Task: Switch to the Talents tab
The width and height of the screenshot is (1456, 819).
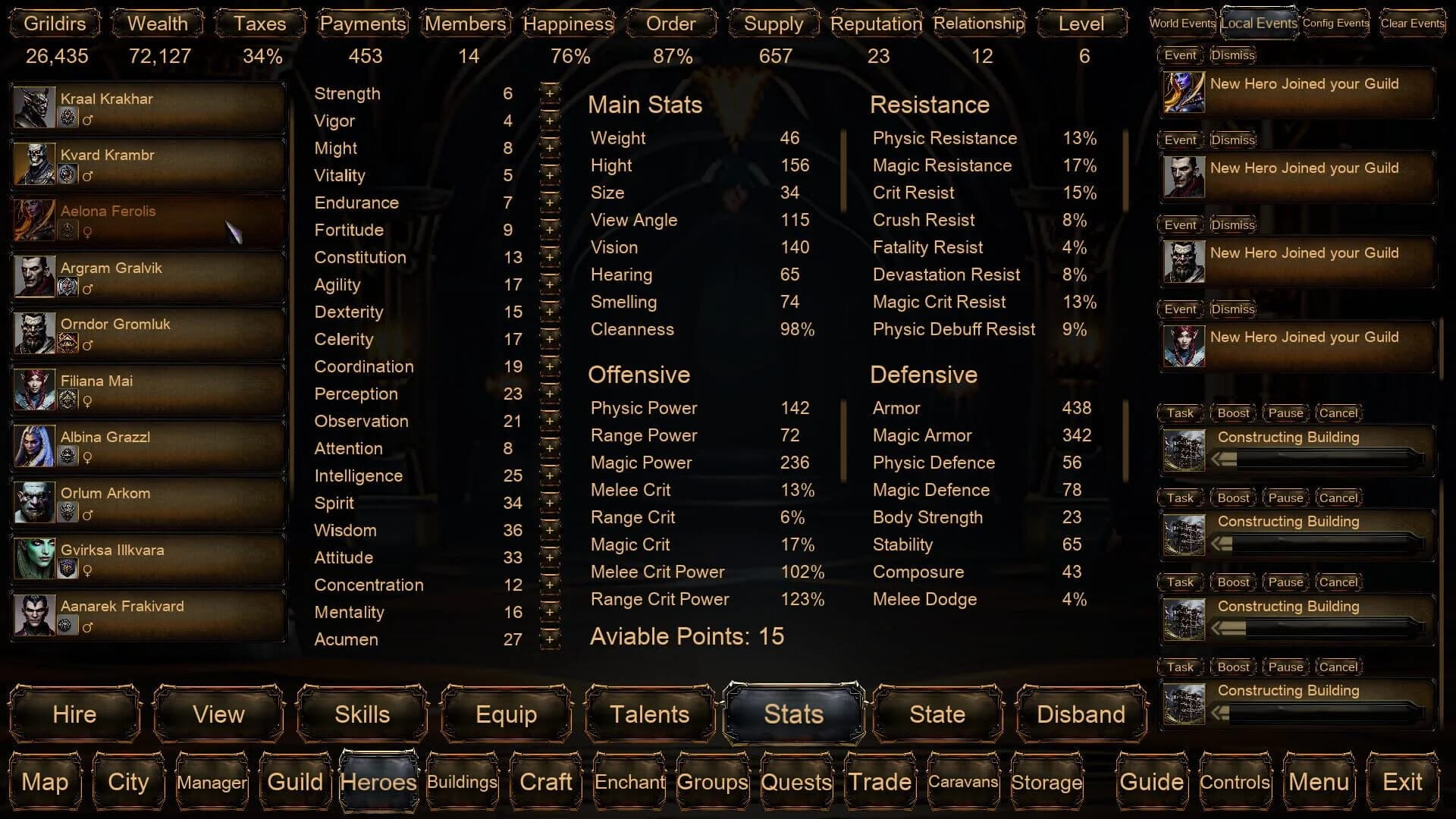Action: tap(648, 714)
